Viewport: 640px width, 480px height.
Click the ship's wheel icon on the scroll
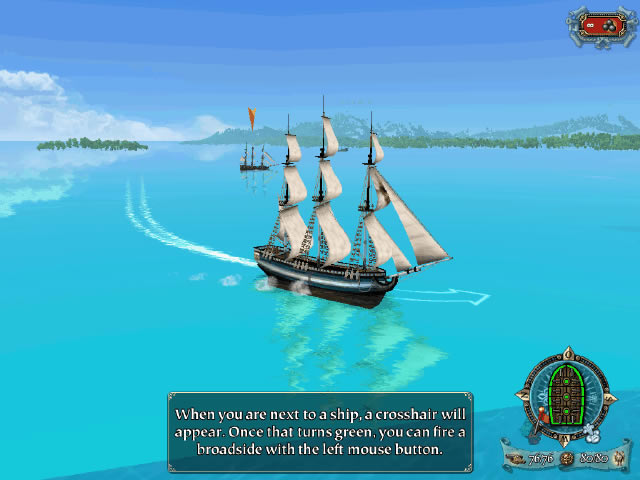[x=565, y=458]
